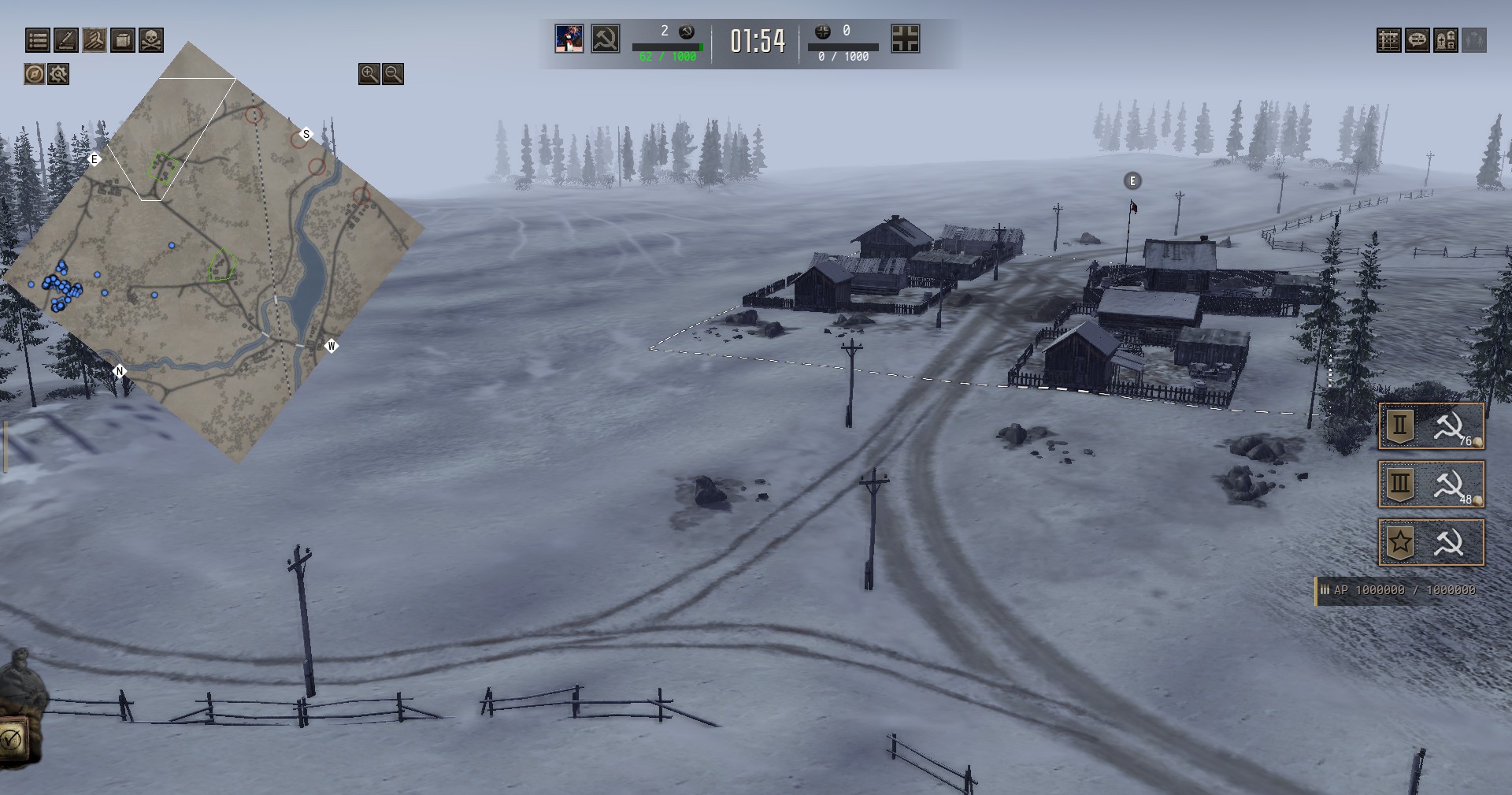This screenshot has height=795, width=1512.
Task: Open the scoreboard table icon
Action: point(1388,40)
